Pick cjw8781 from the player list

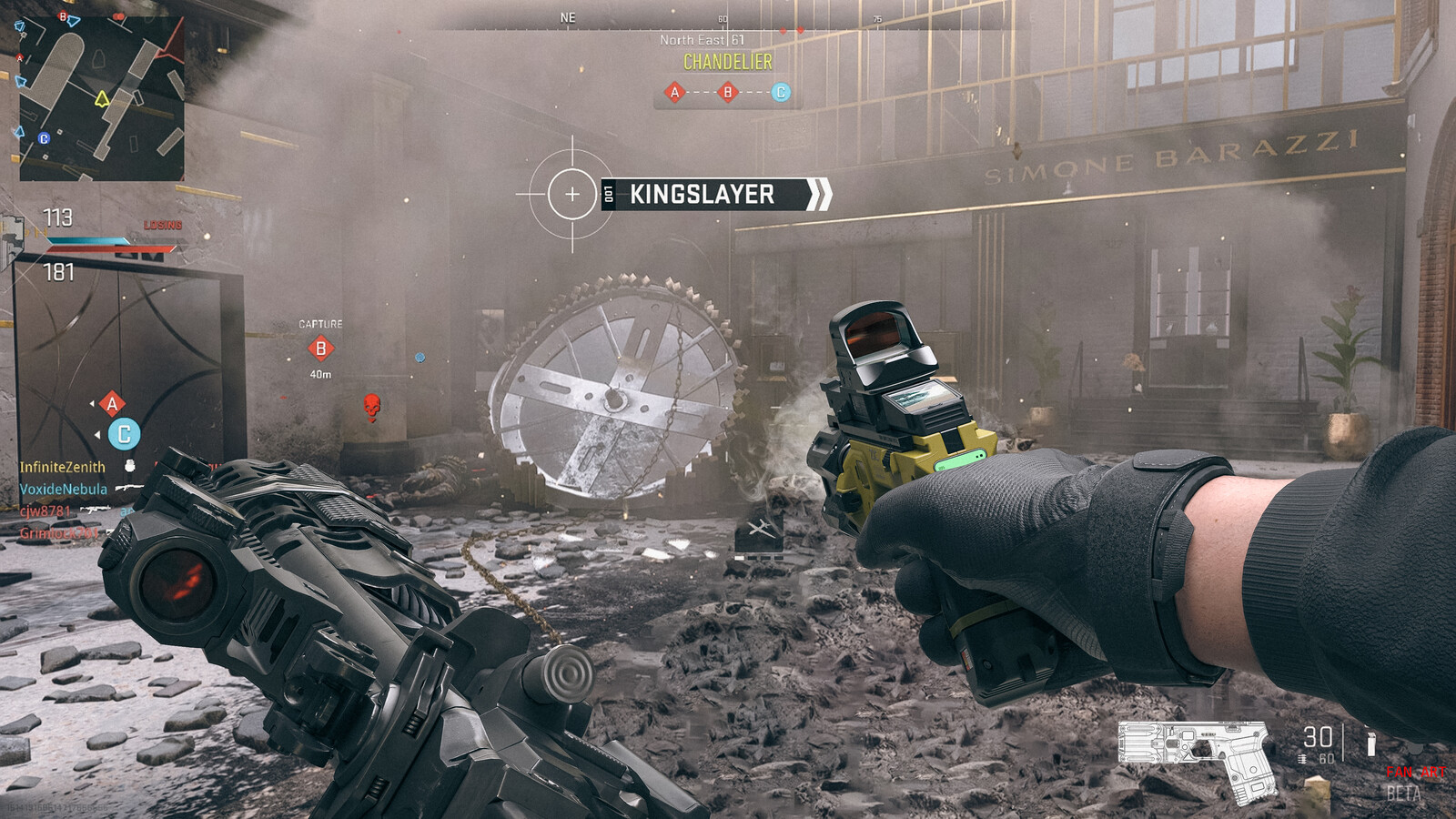[x=45, y=511]
